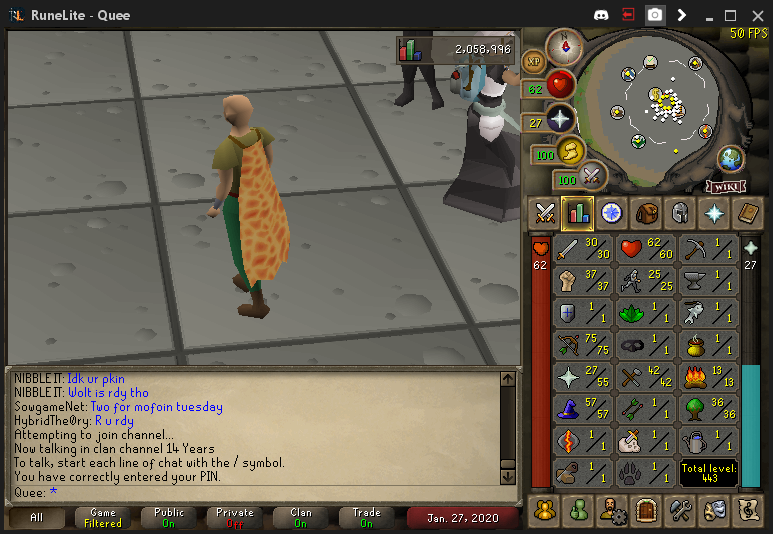Switch to the Inventory backpack tab

646,212
